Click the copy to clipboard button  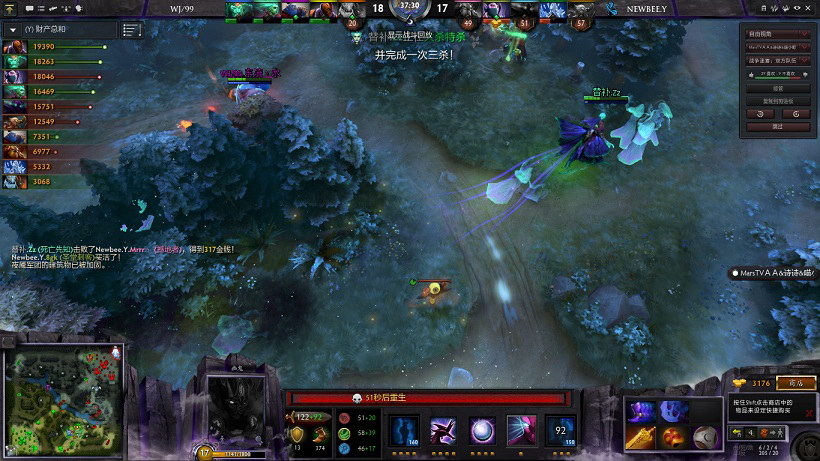click(x=777, y=101)
